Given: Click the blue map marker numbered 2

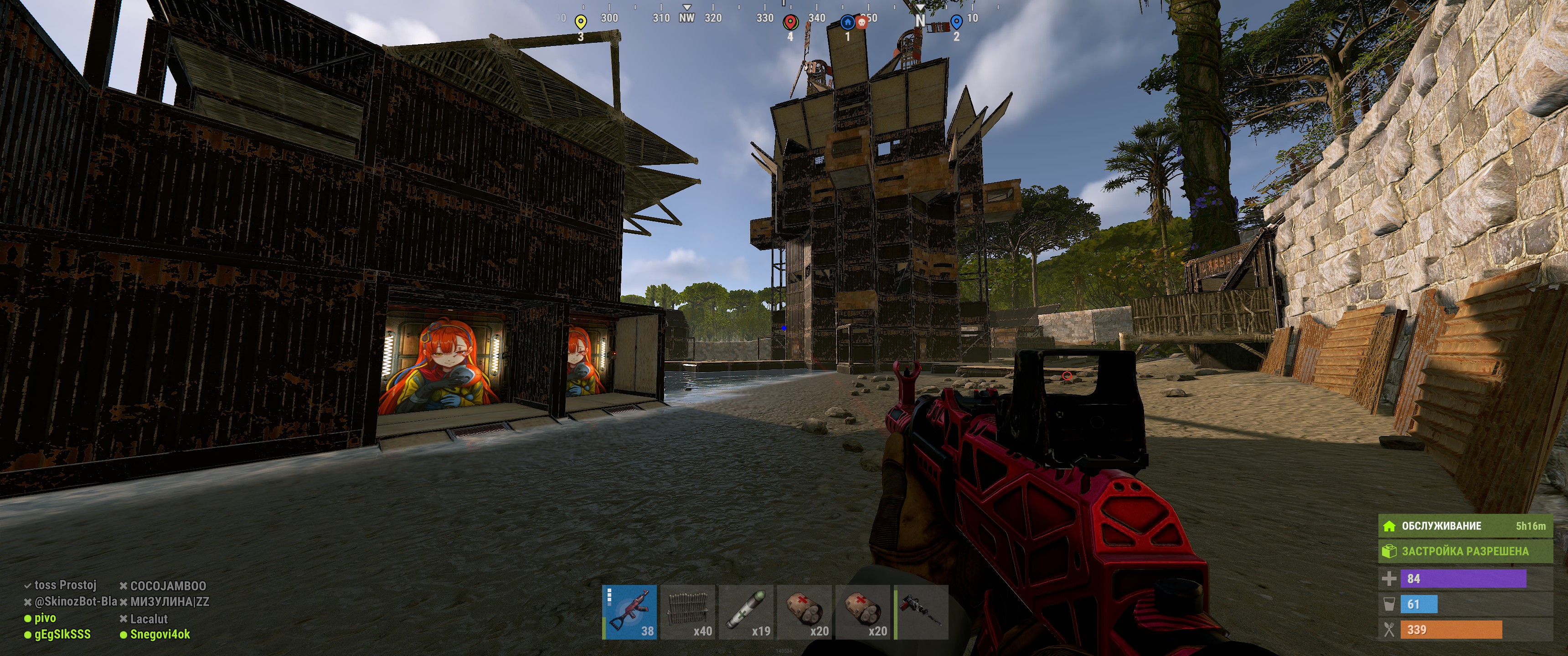Looking at the screenshot, I should pos(956,23).
